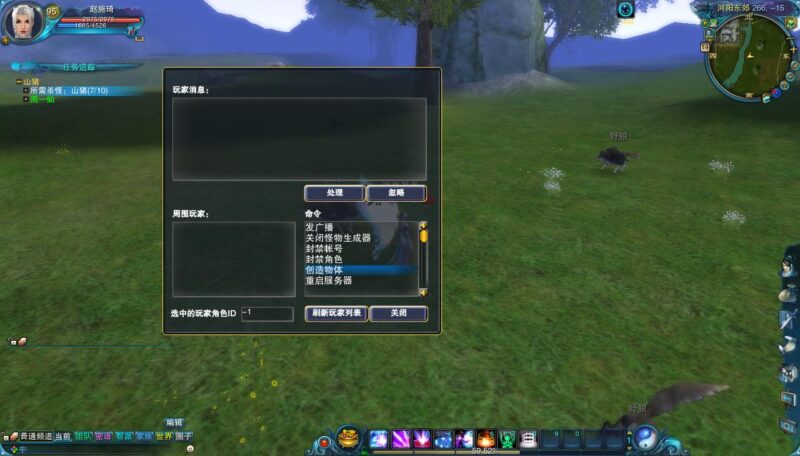Choose the 关闭怪物生成器 command

[x=338, y=238]
